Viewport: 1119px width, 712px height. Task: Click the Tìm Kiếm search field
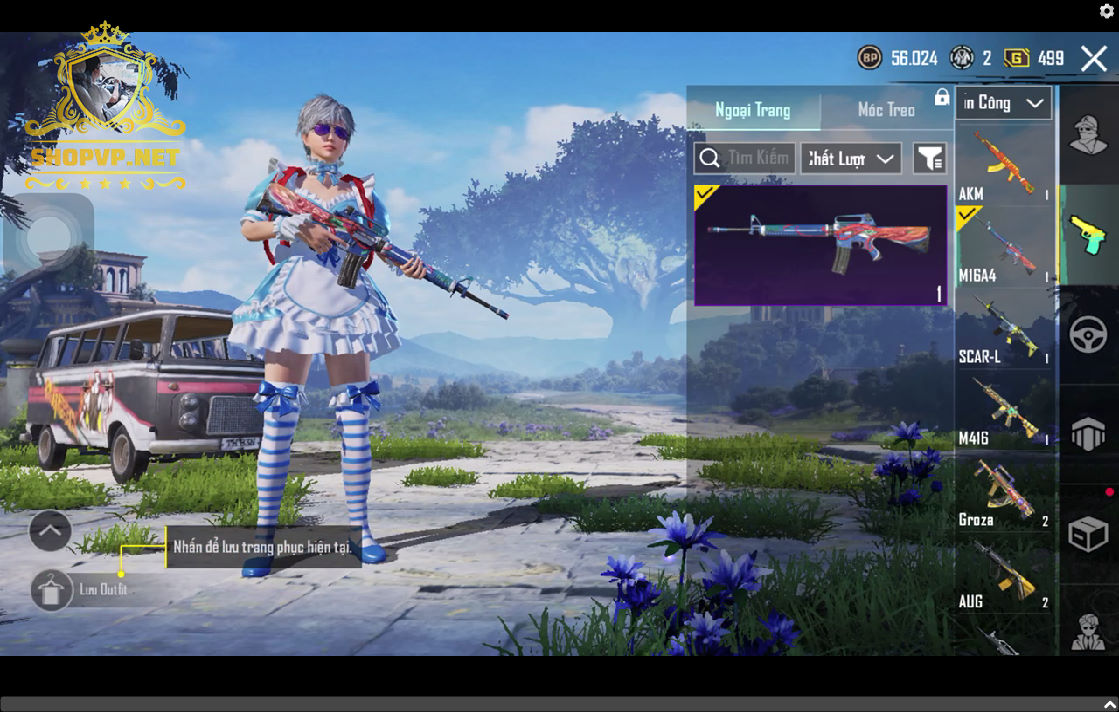click(745, 158)
